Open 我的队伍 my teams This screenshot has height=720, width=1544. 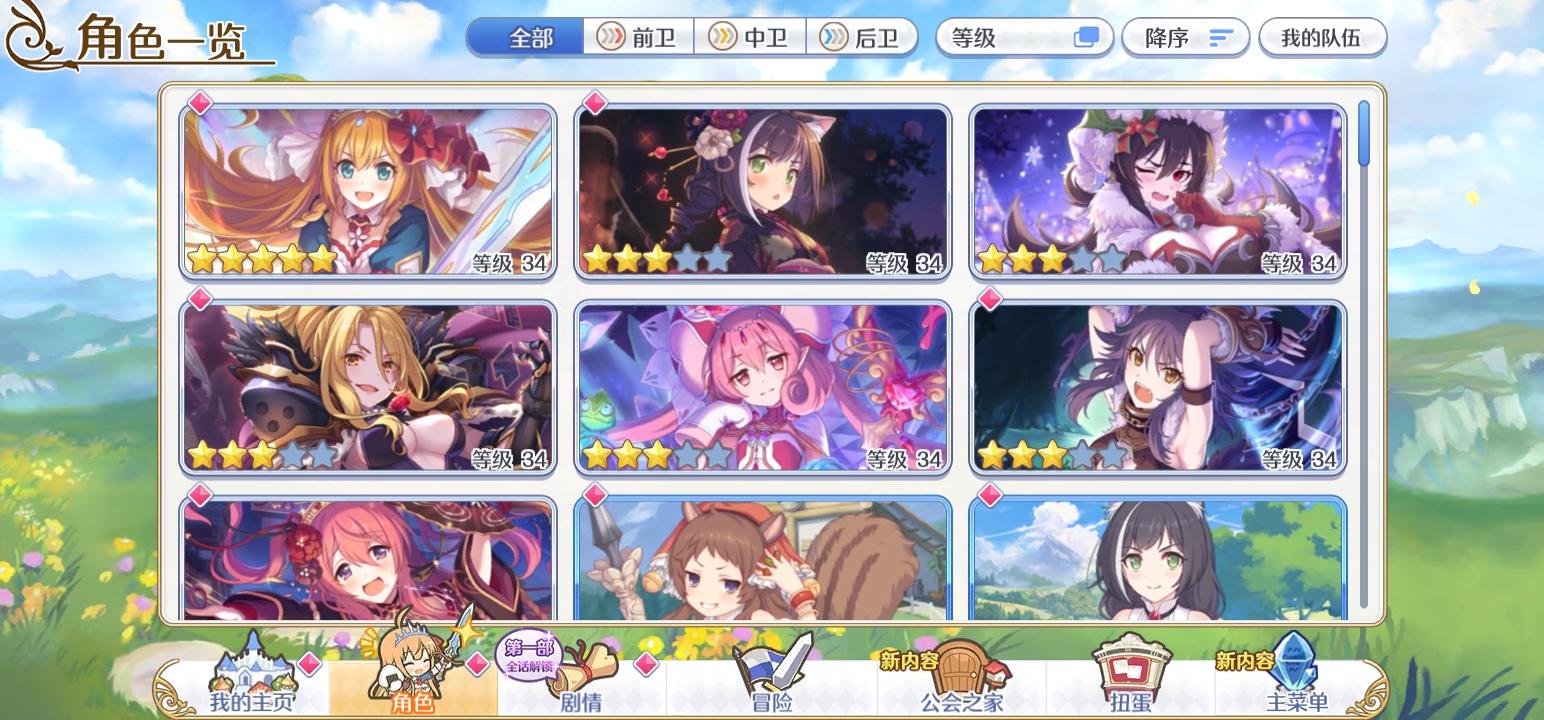1322,37
